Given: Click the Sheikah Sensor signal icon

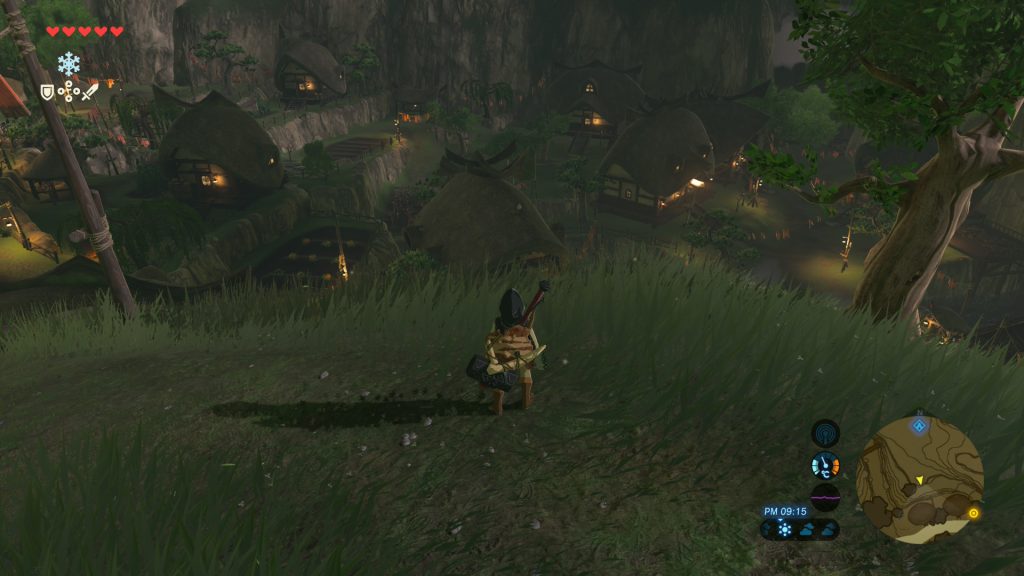Looking at the screenshot, I should point(825,433).
